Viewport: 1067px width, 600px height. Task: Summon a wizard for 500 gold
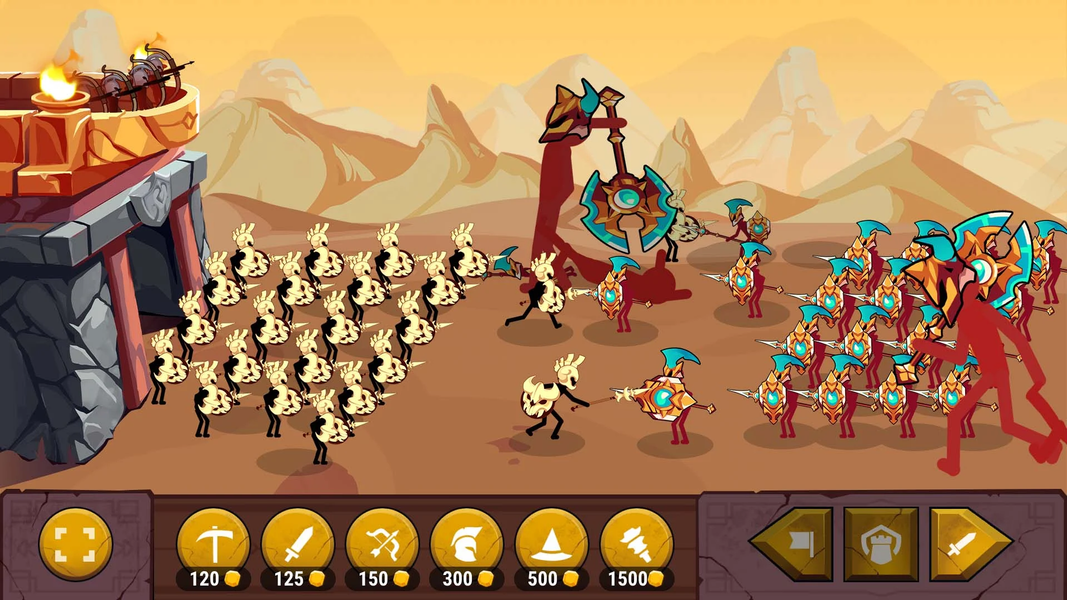point(552,545)
